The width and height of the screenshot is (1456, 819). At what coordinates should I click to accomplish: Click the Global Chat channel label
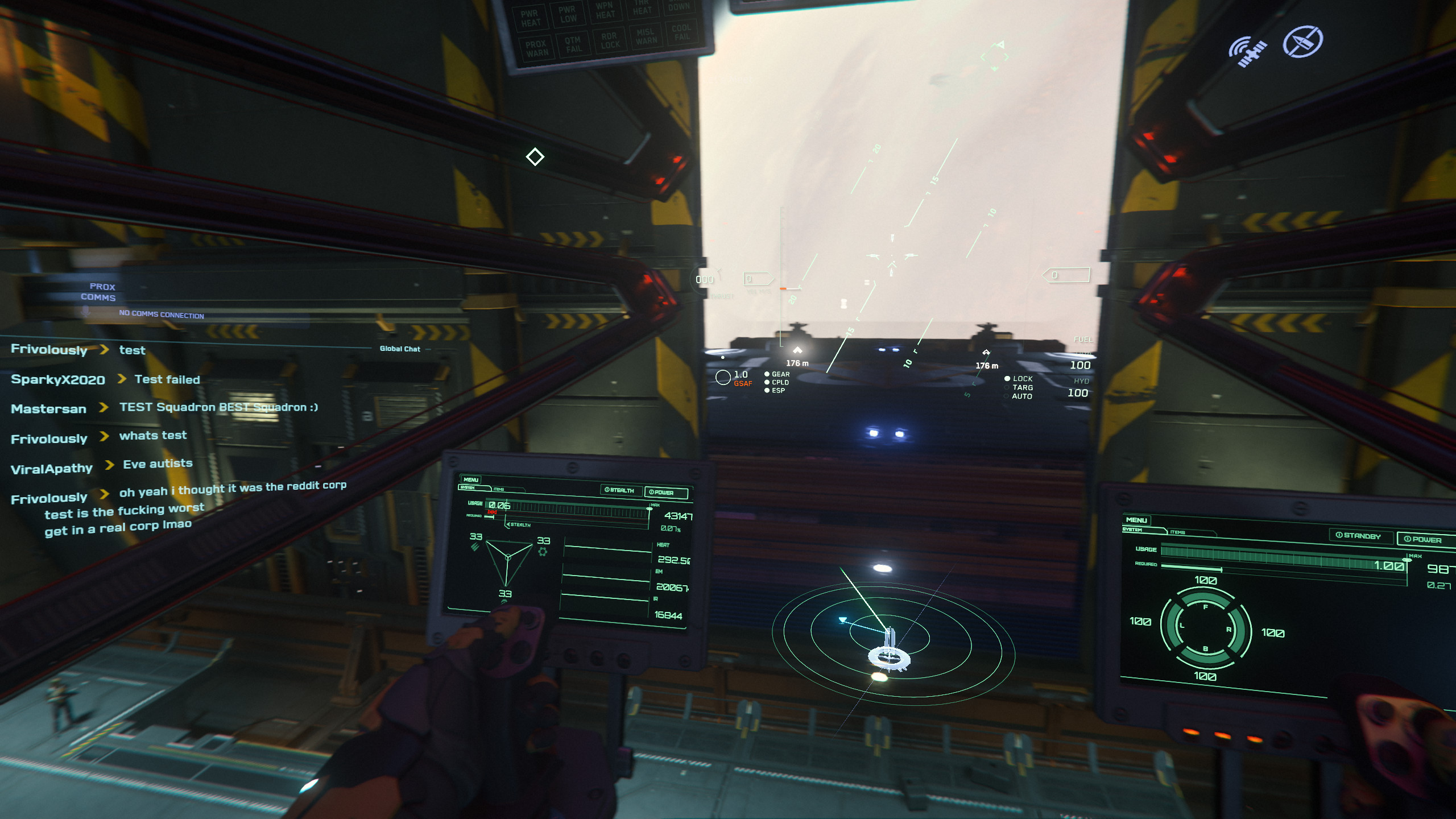(400, 349)
